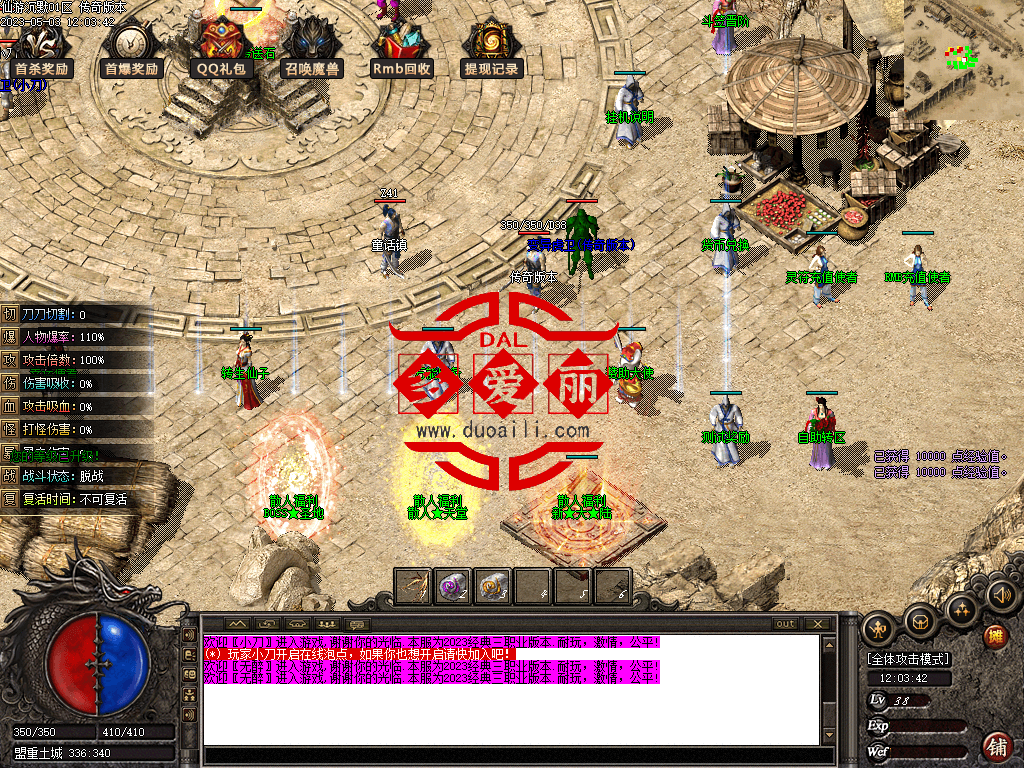This screenshot has width=1024, height=768.
Task: Open the 召唤魔兽 summon beast menu
Action: pos(311,50)
